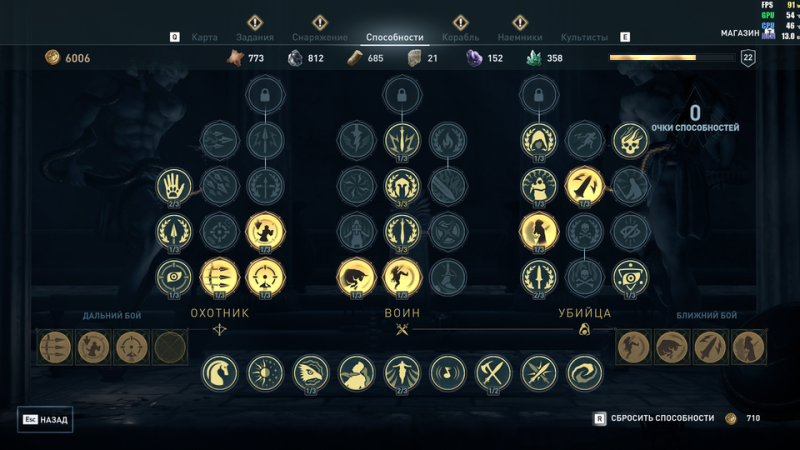Click Сбросить способности to reset abilities

pyautogui.click(x=662, y=418)
